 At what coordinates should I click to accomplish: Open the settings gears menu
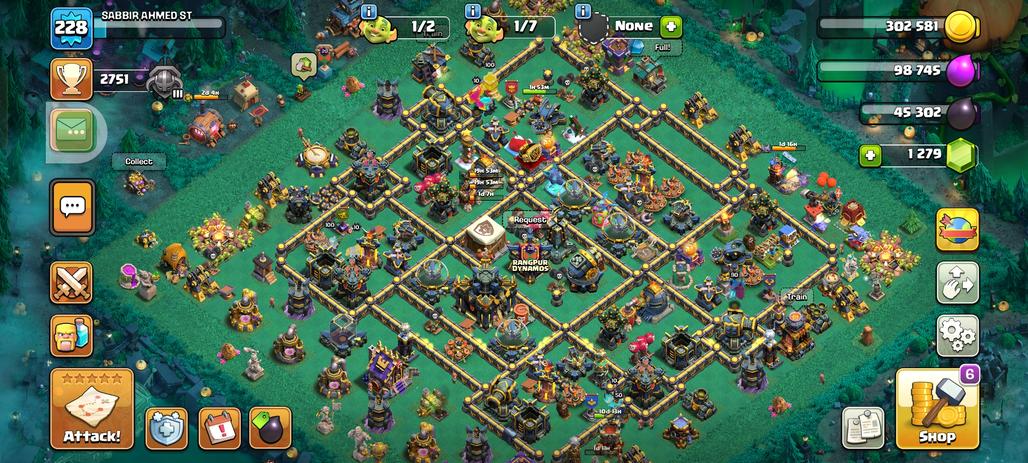pos(957,335)
